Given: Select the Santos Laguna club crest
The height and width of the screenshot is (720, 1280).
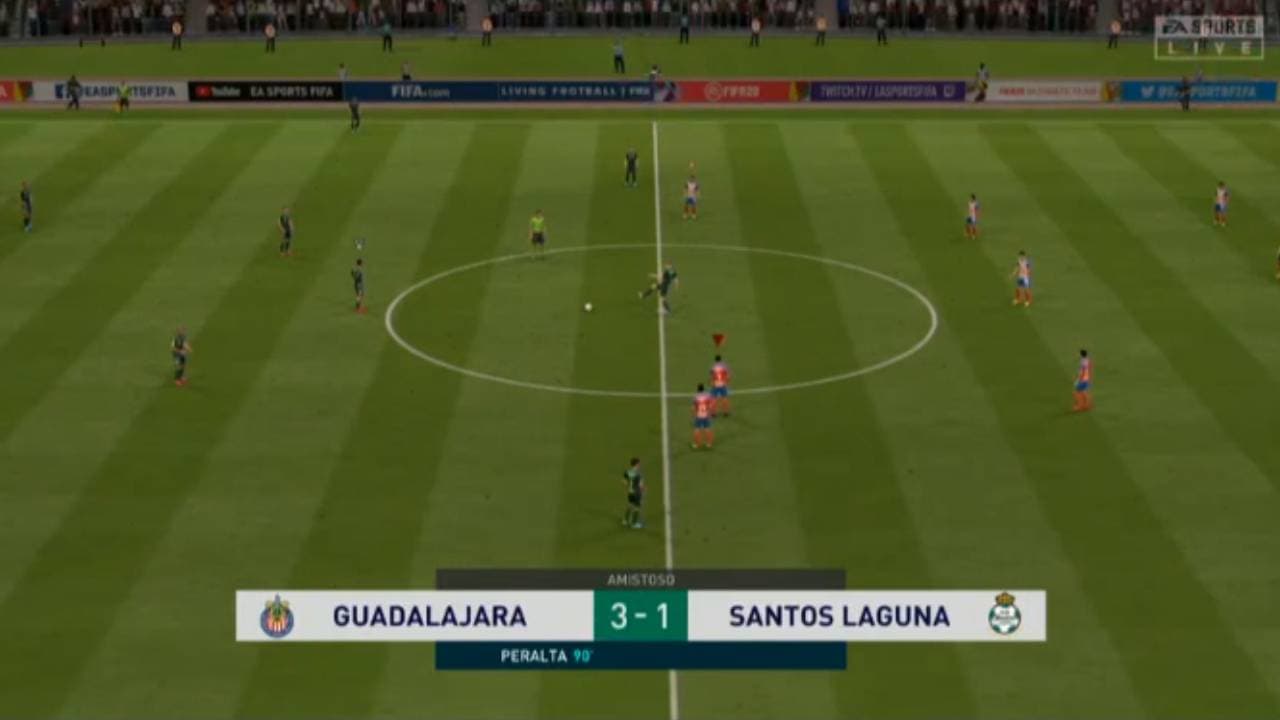Looking at the screenshot, I should pyautogui.click(x=1007, y=617).
